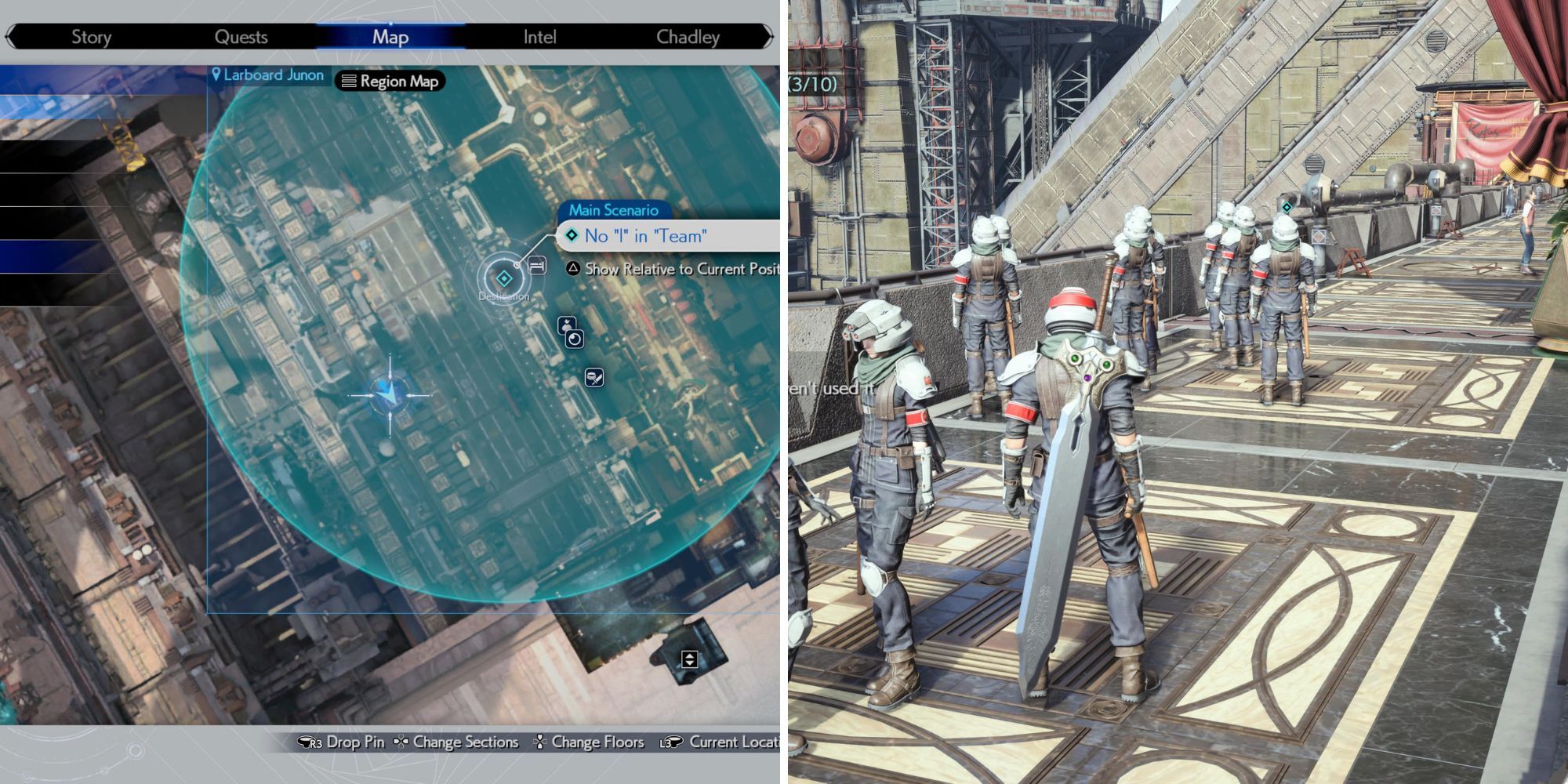Click the Destination marker near the quest callout
Image resolution: width=1568 pixels, height=784 pixels.
503,277
